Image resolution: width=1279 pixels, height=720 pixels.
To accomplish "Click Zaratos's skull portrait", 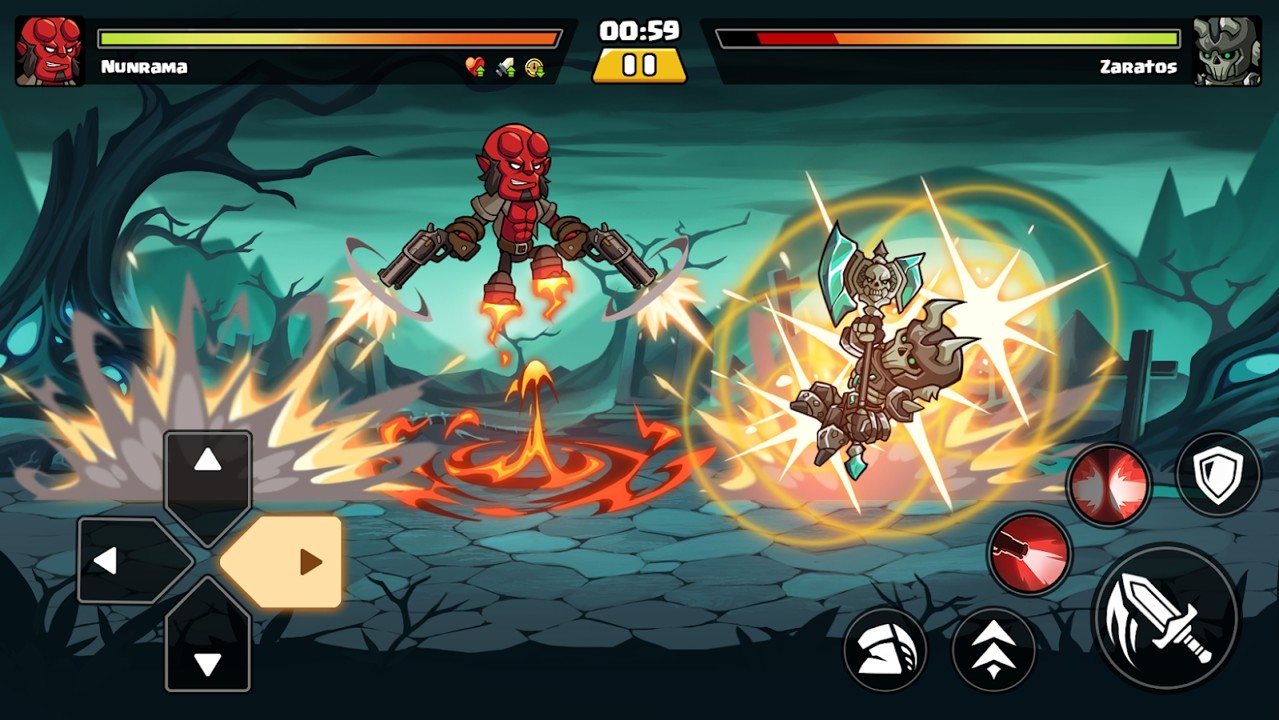I will click(1226, 50).
